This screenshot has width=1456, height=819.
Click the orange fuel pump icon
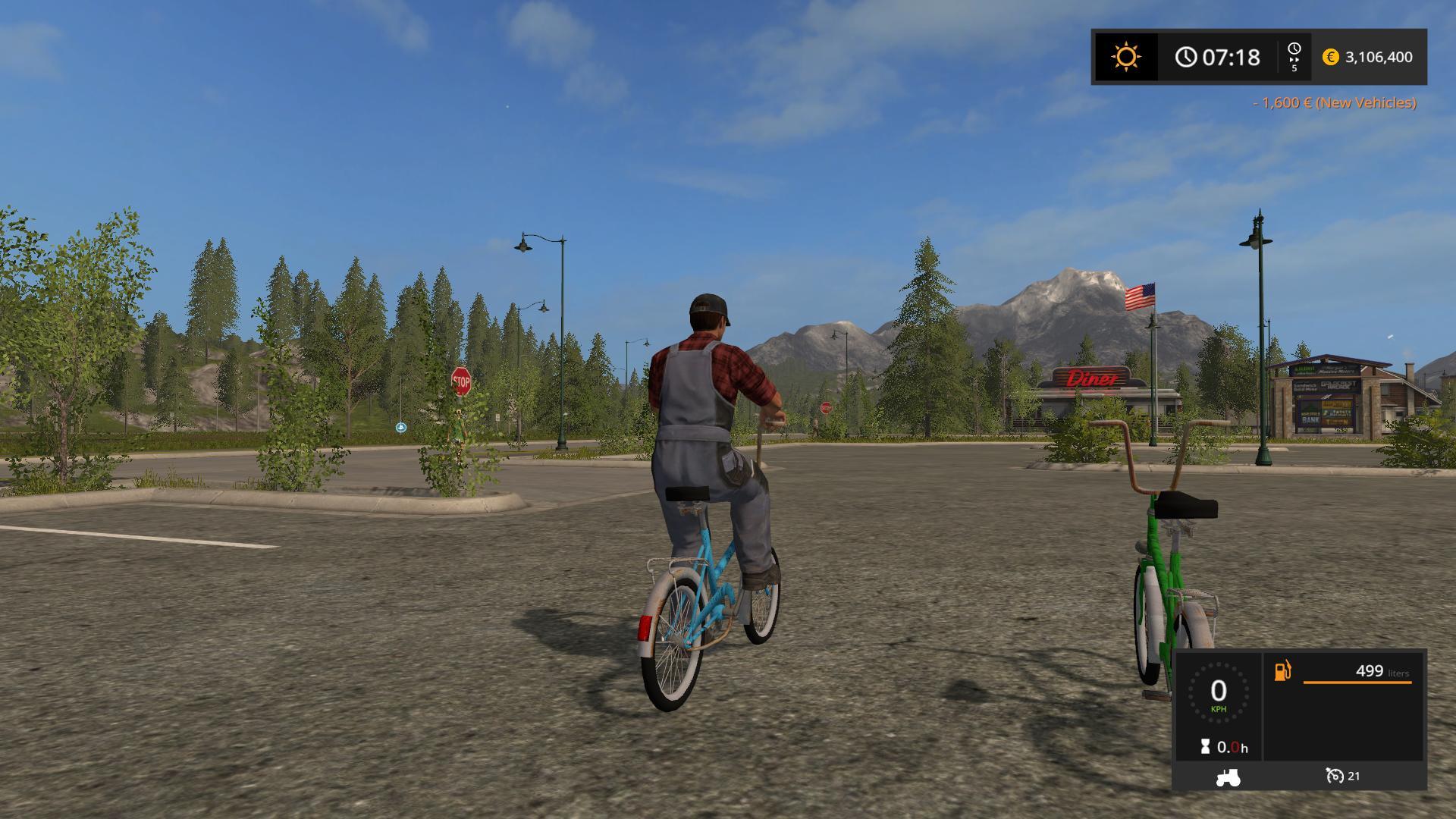coord(1282,671)
